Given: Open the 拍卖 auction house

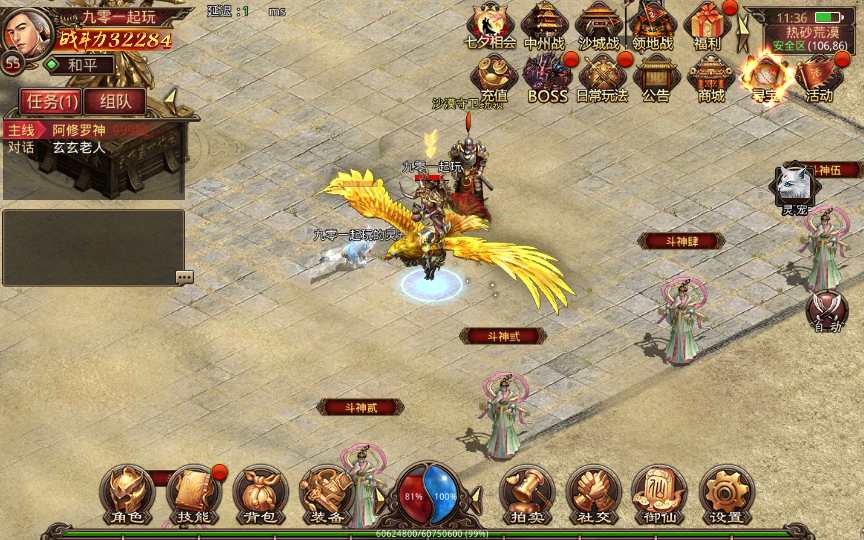Looking at the screenshot, I should (x=526, y=494).
